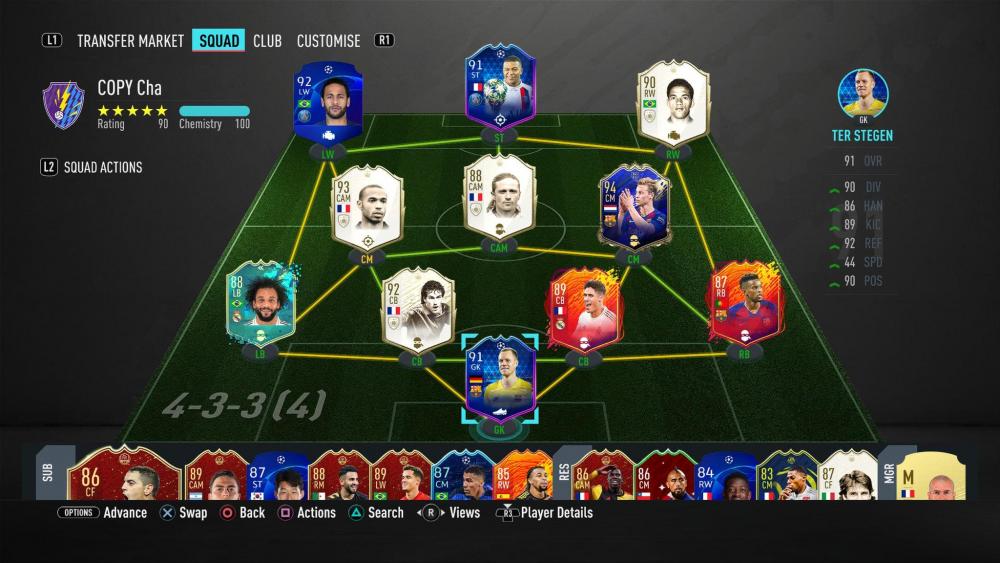The image size is (1000, 563).
Task: Open the Transfer Market tab
Action: tap(130, 41)
